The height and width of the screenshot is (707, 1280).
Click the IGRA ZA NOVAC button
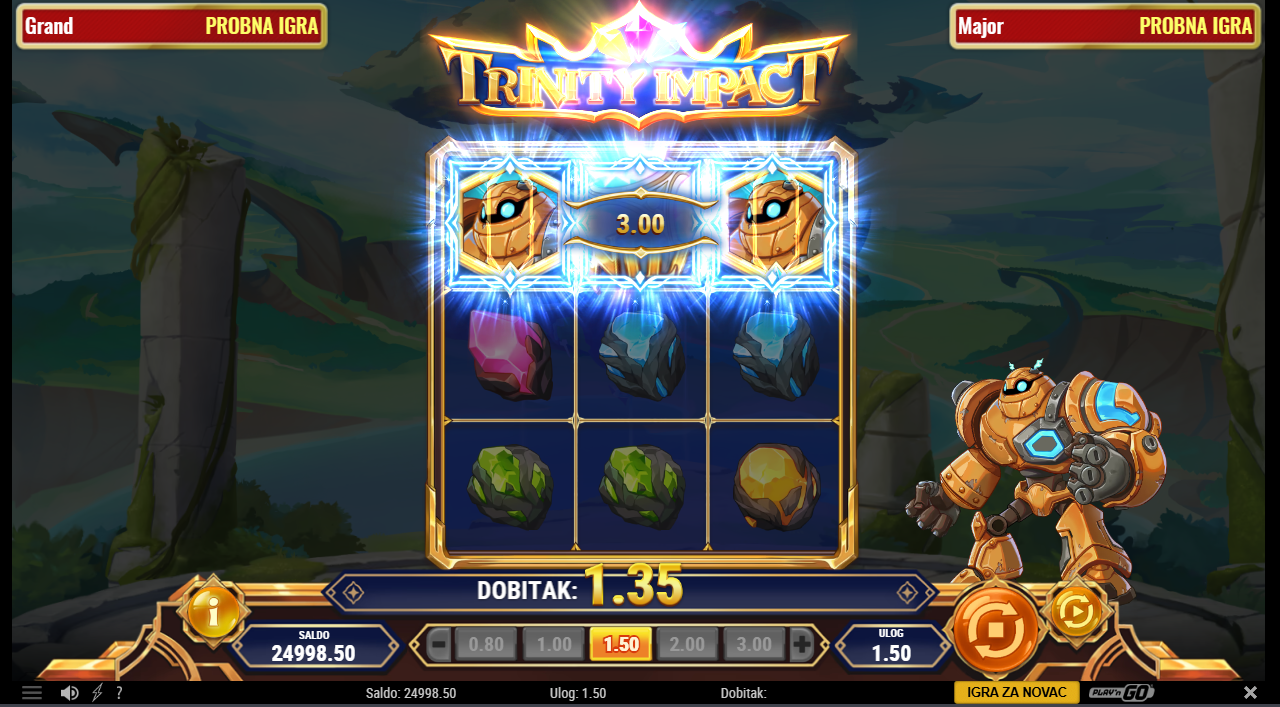pos(1016,693)
